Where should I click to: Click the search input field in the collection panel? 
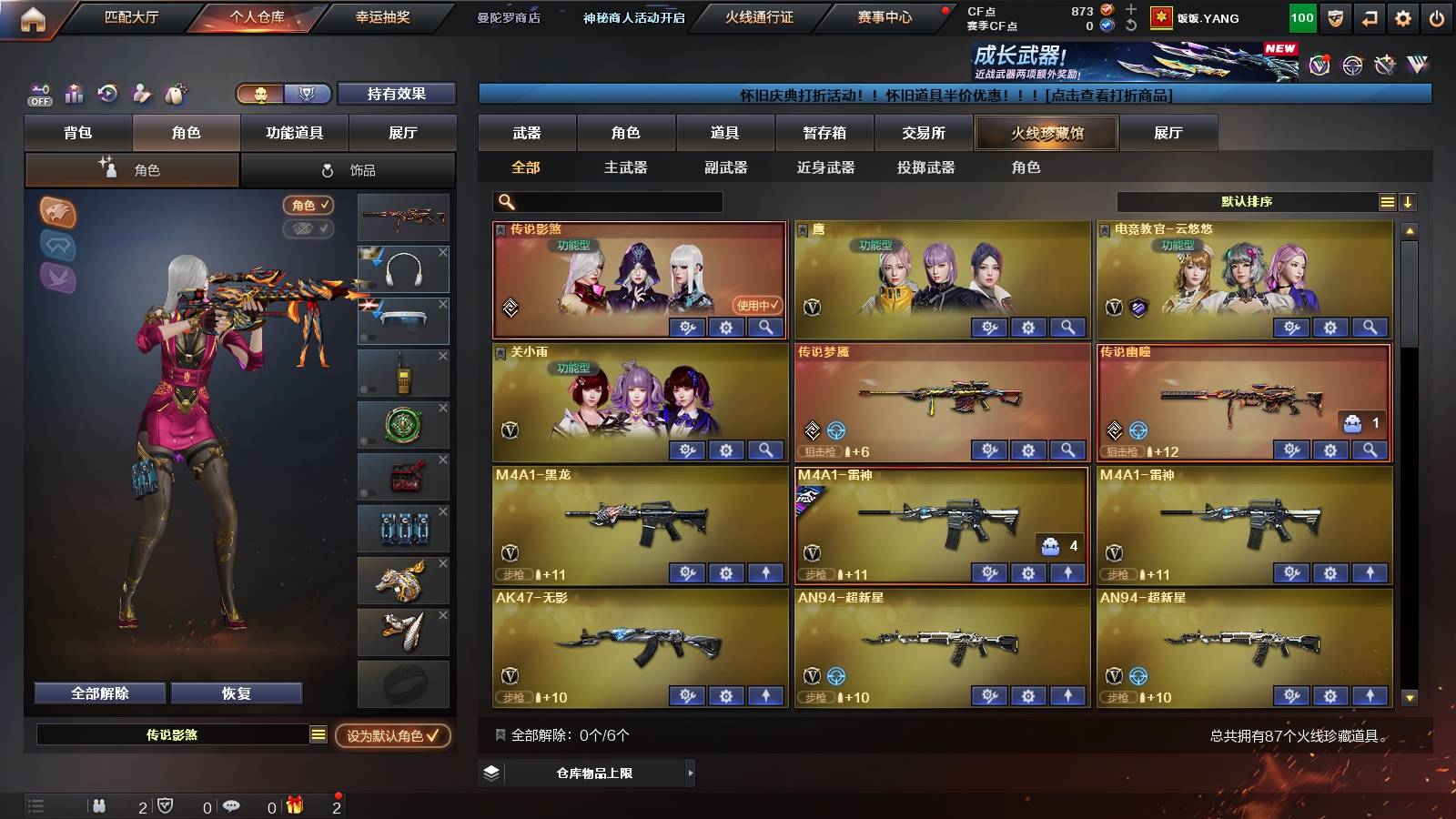click(605, 201)
